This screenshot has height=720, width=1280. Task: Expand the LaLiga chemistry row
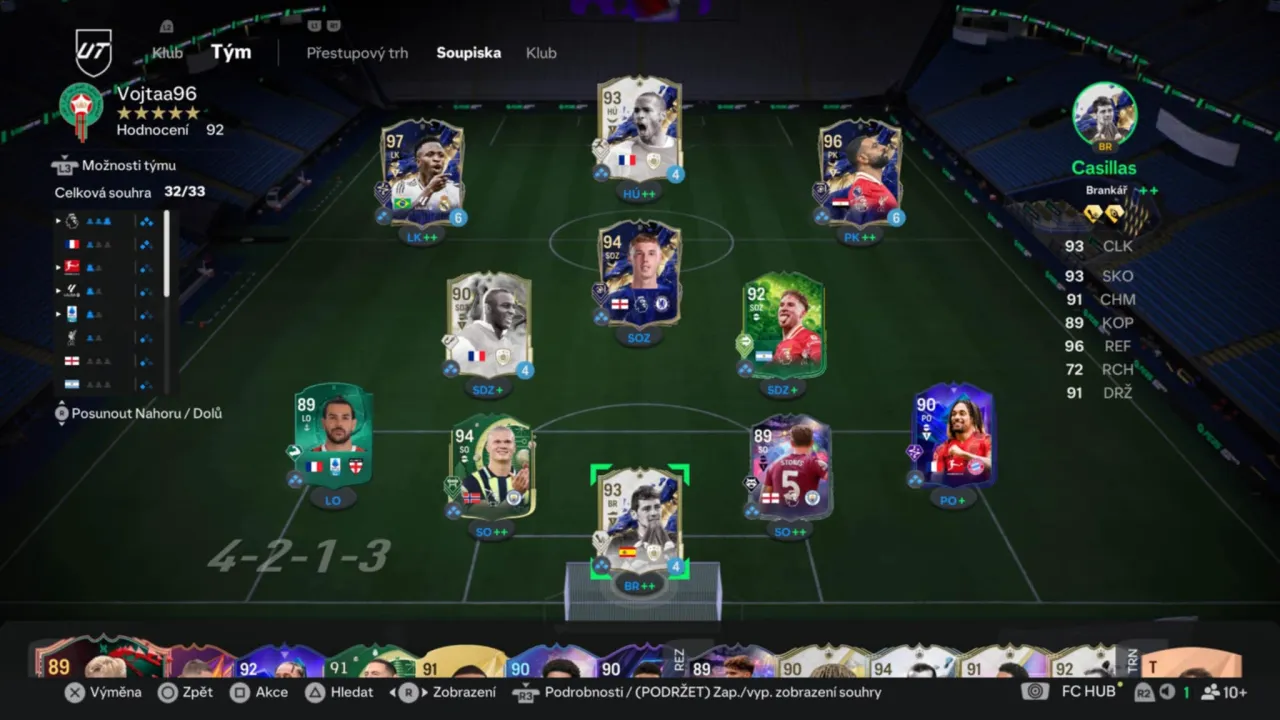point(57,290)
